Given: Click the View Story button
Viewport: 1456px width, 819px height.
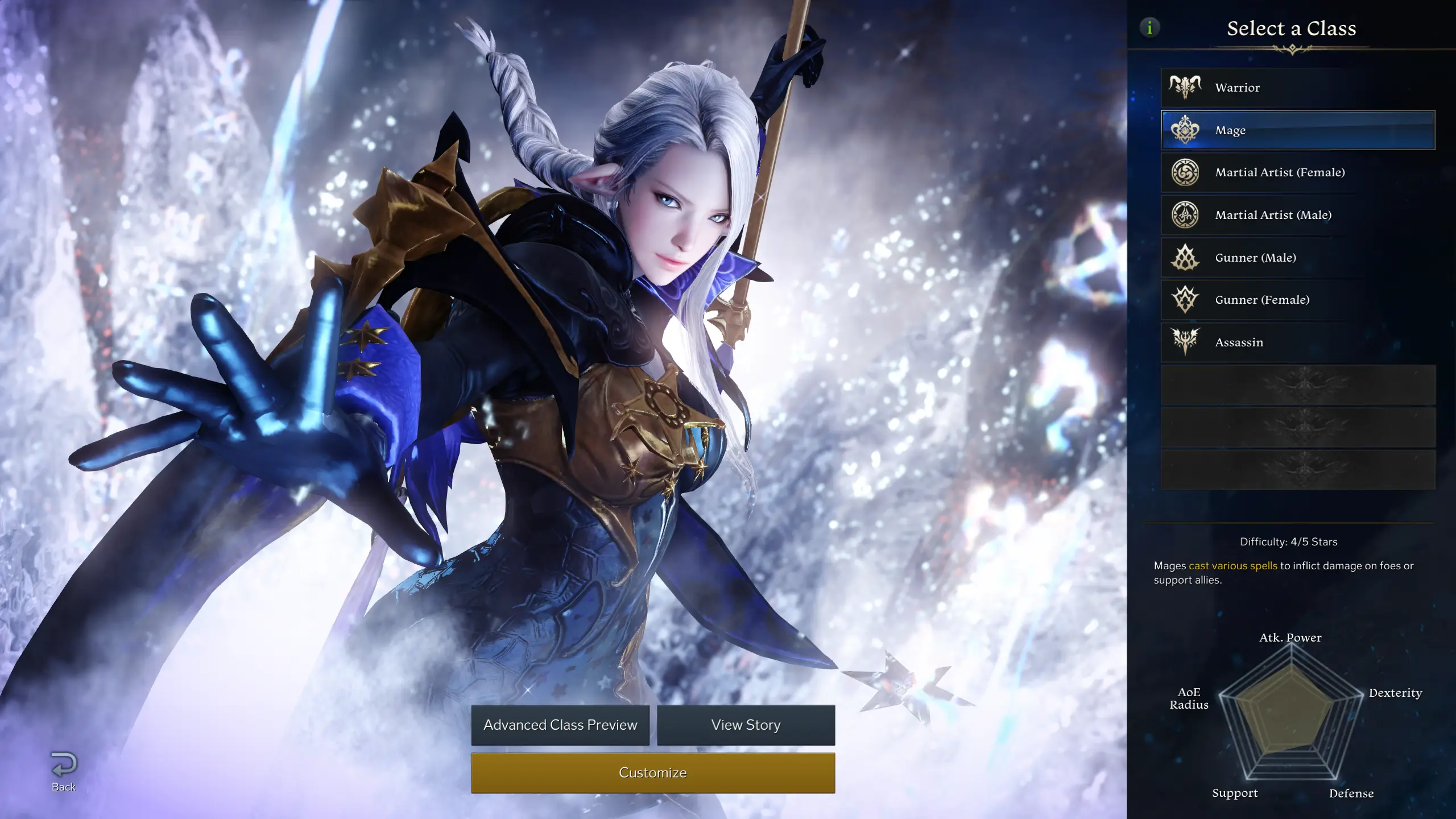Looking at the screenshot, I should (746, 725).
